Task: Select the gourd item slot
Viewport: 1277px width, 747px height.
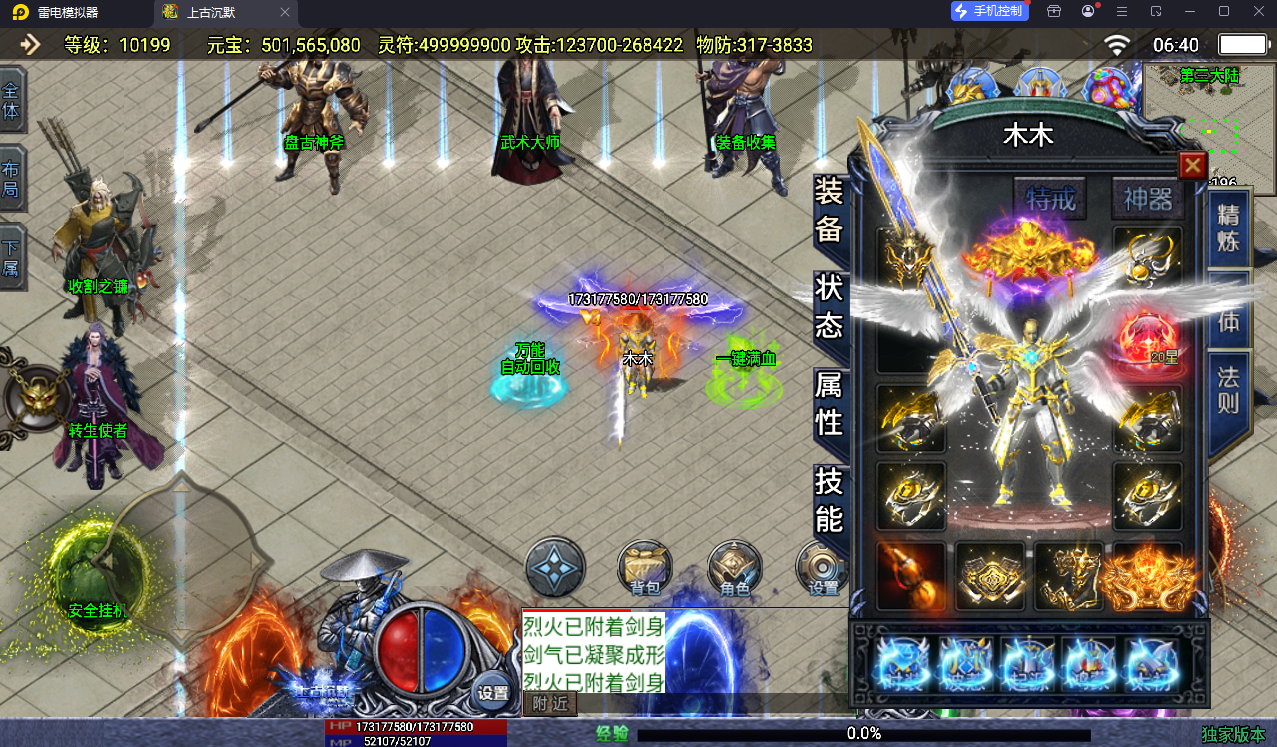Action: coord(911,577)
